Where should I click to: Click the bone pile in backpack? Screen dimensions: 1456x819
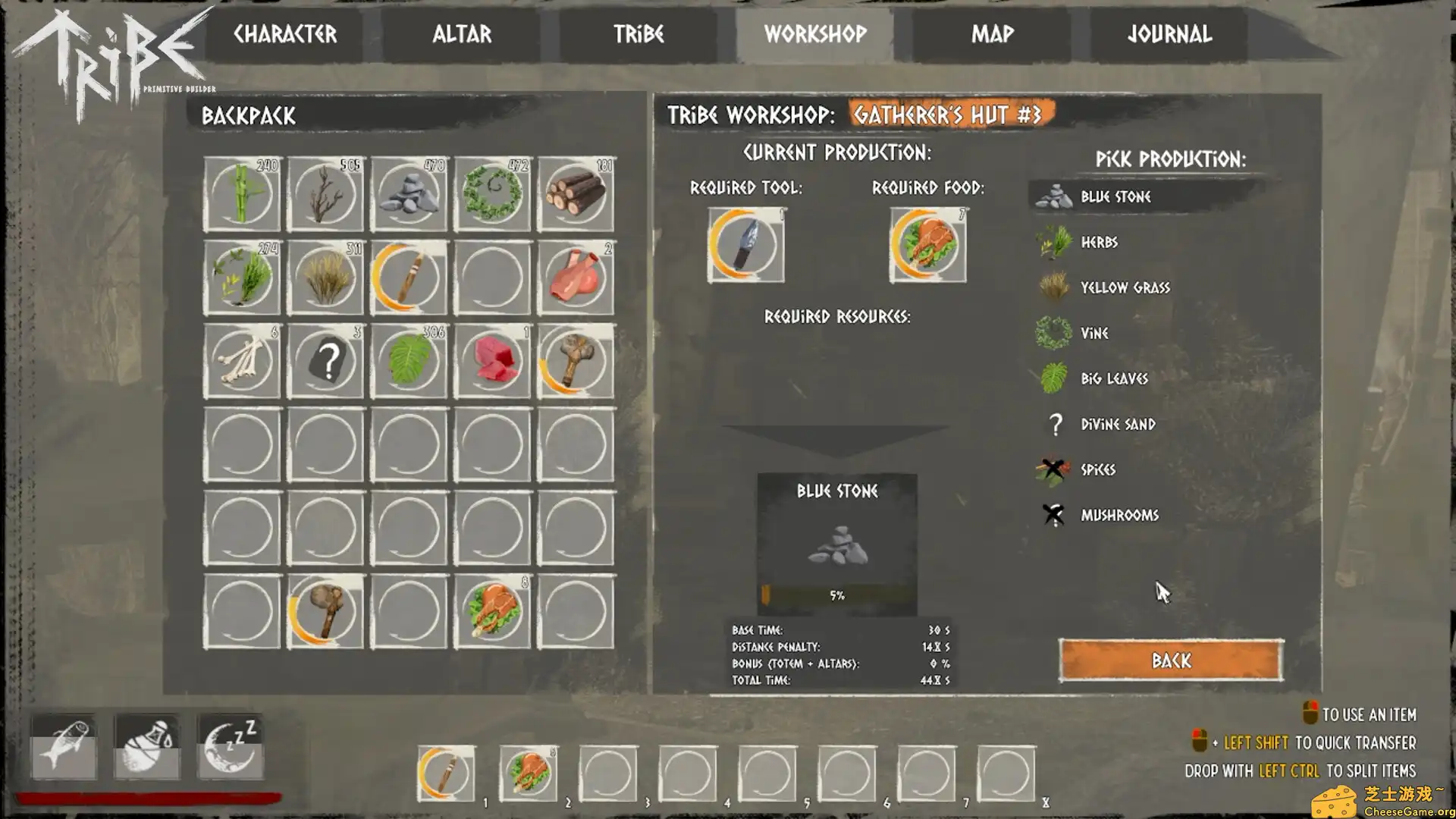(x=242, y=362)
